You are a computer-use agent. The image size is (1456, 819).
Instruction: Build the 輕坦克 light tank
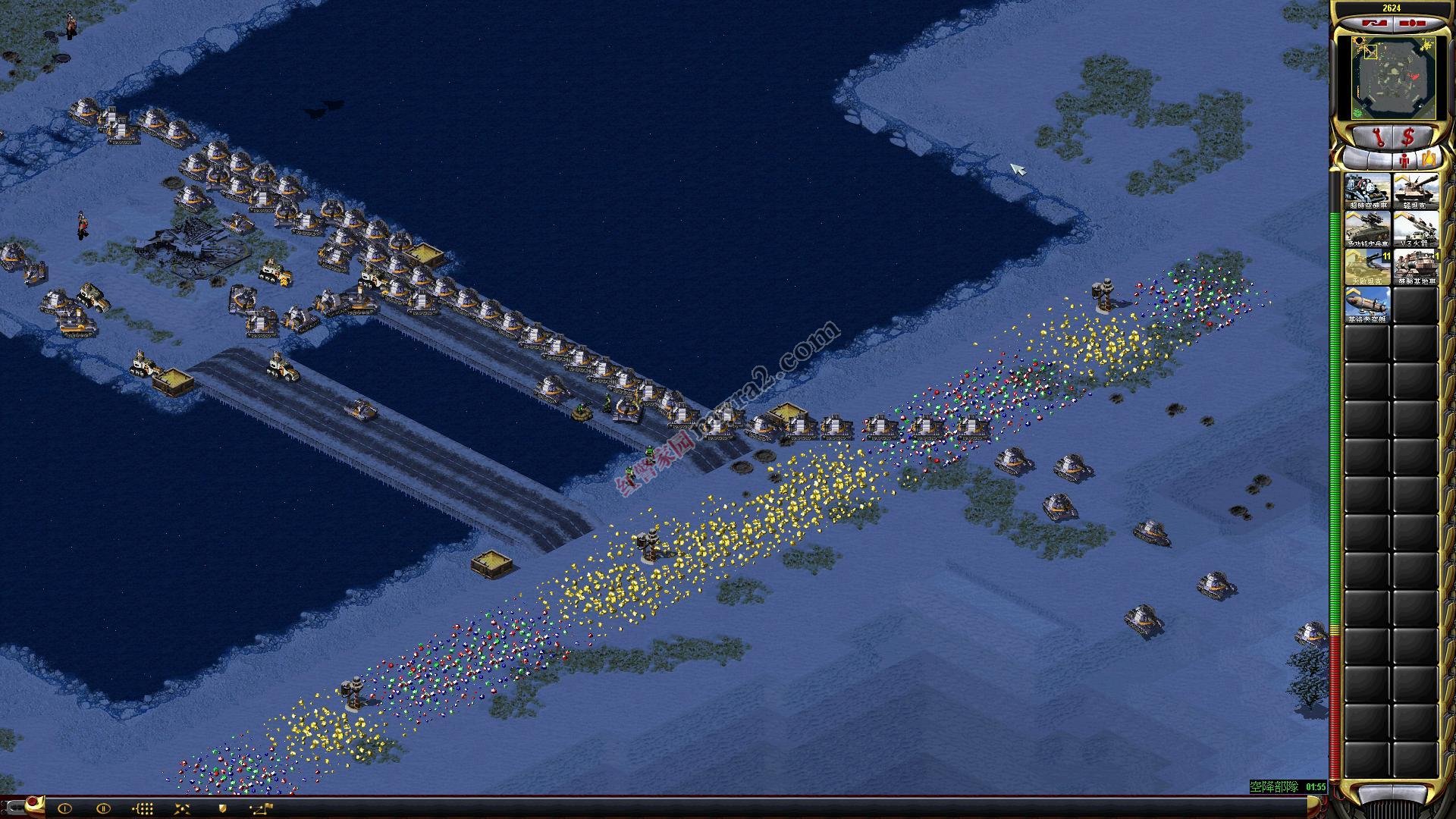click(1415, 191)
